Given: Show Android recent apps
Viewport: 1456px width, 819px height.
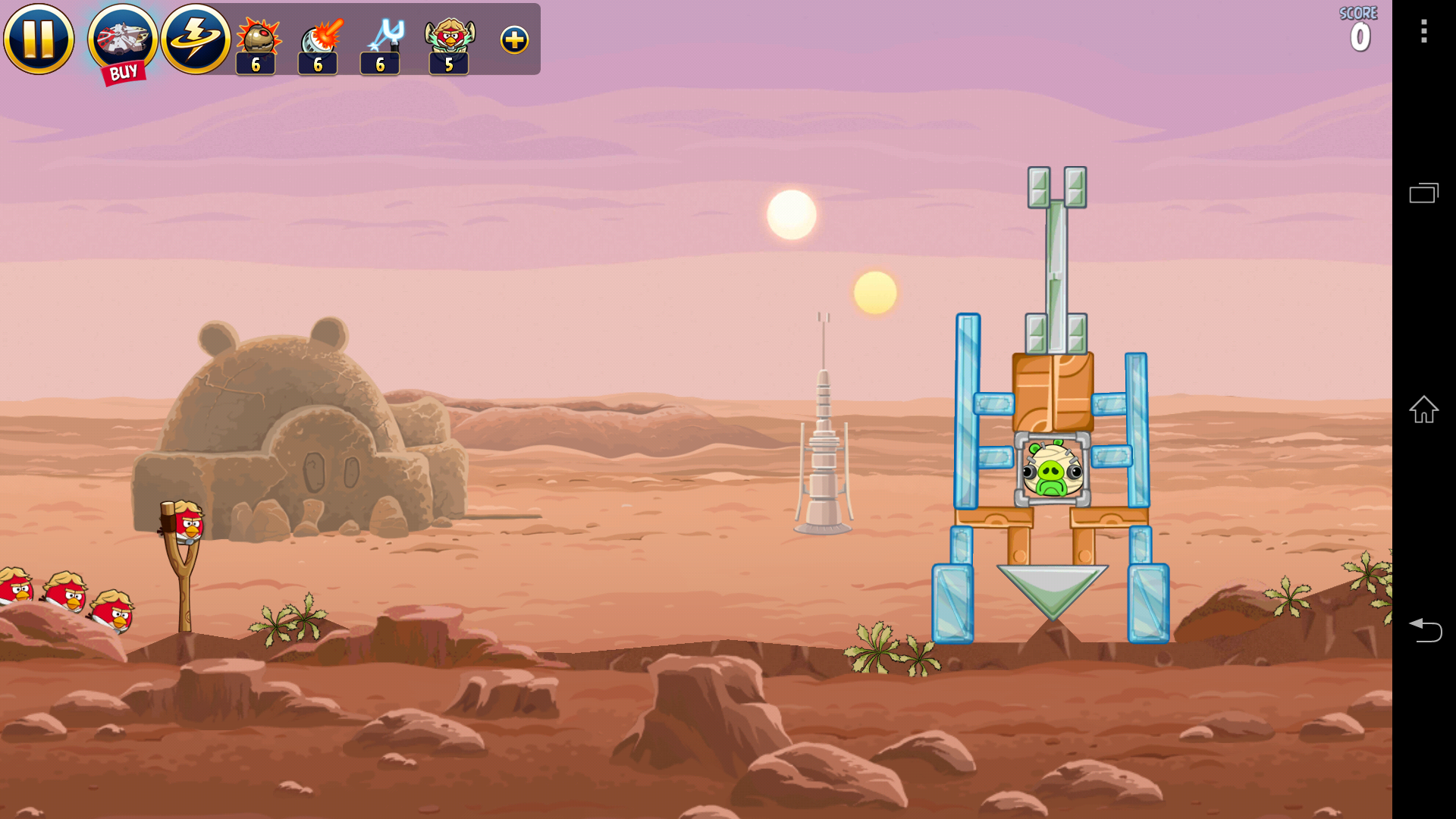Looking at the screenshot, I should (1423, 193).
